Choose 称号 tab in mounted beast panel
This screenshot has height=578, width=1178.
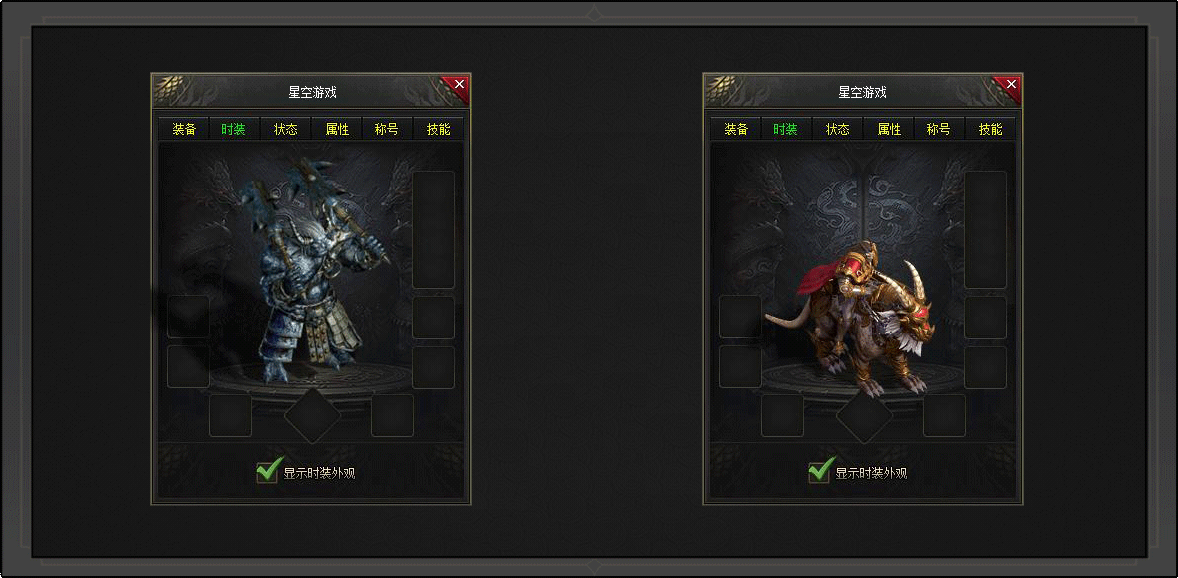[938, 129]
